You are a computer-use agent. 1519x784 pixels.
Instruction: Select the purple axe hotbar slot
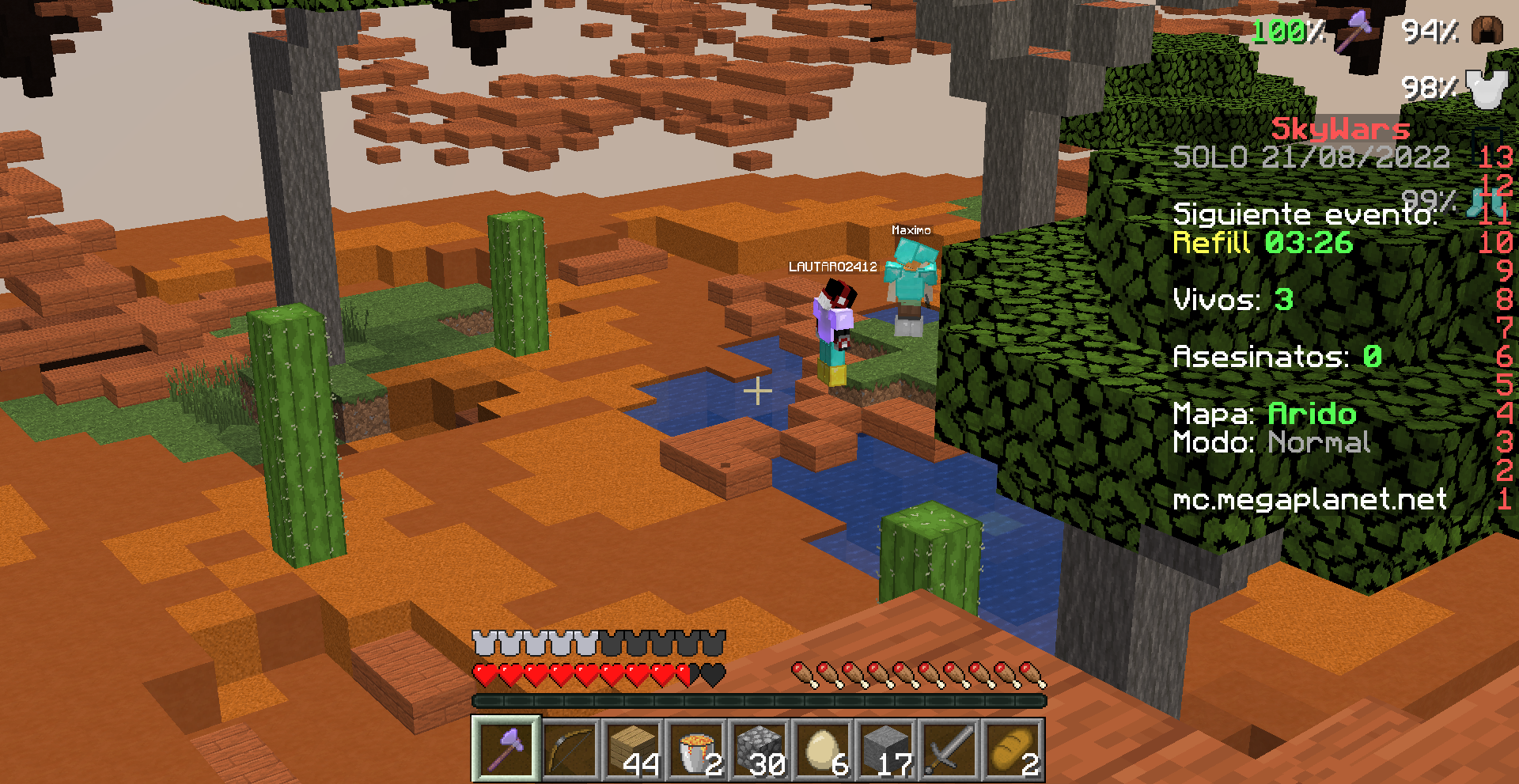pos(506,749)
